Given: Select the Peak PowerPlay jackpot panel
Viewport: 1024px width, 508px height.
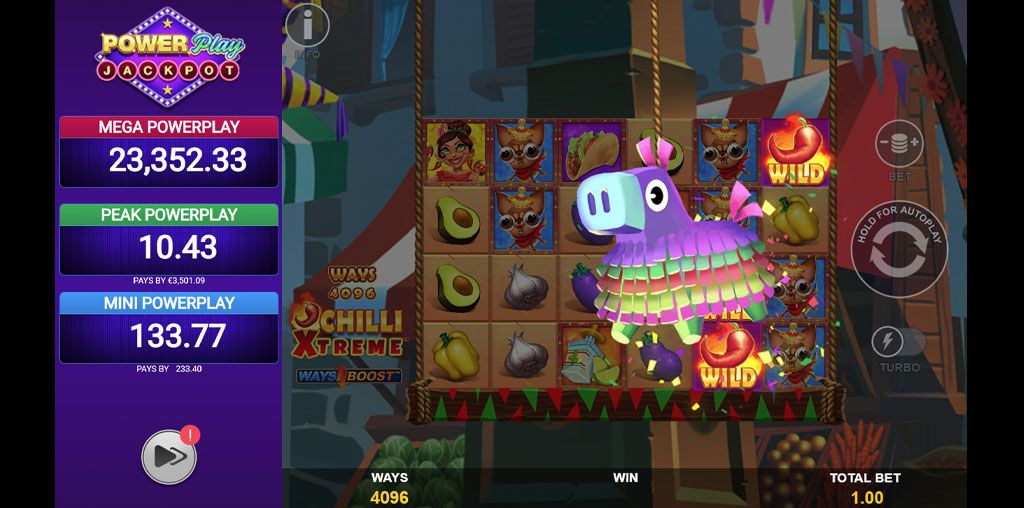Looking at the screenshot, I should click(x=169, y=240).
